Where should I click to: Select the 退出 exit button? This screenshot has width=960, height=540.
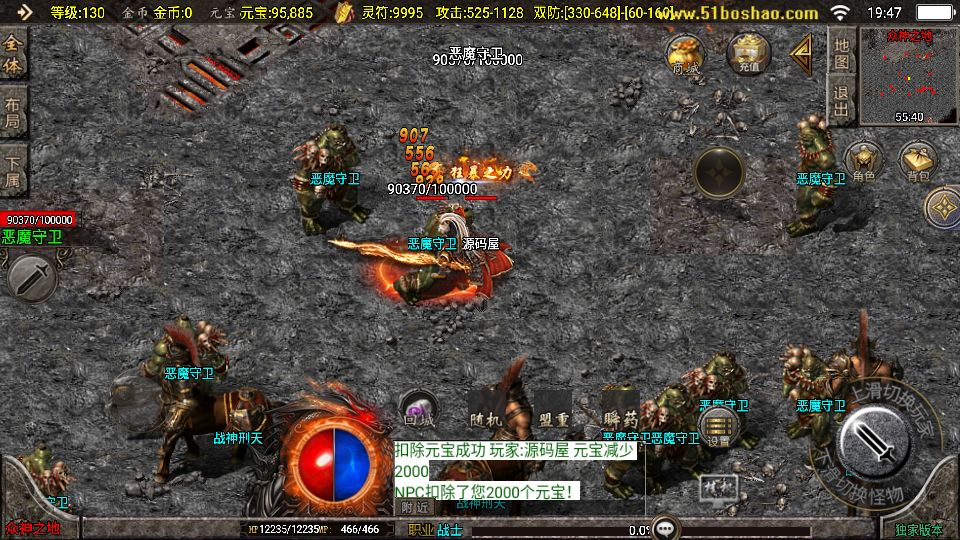click(842, 103)
